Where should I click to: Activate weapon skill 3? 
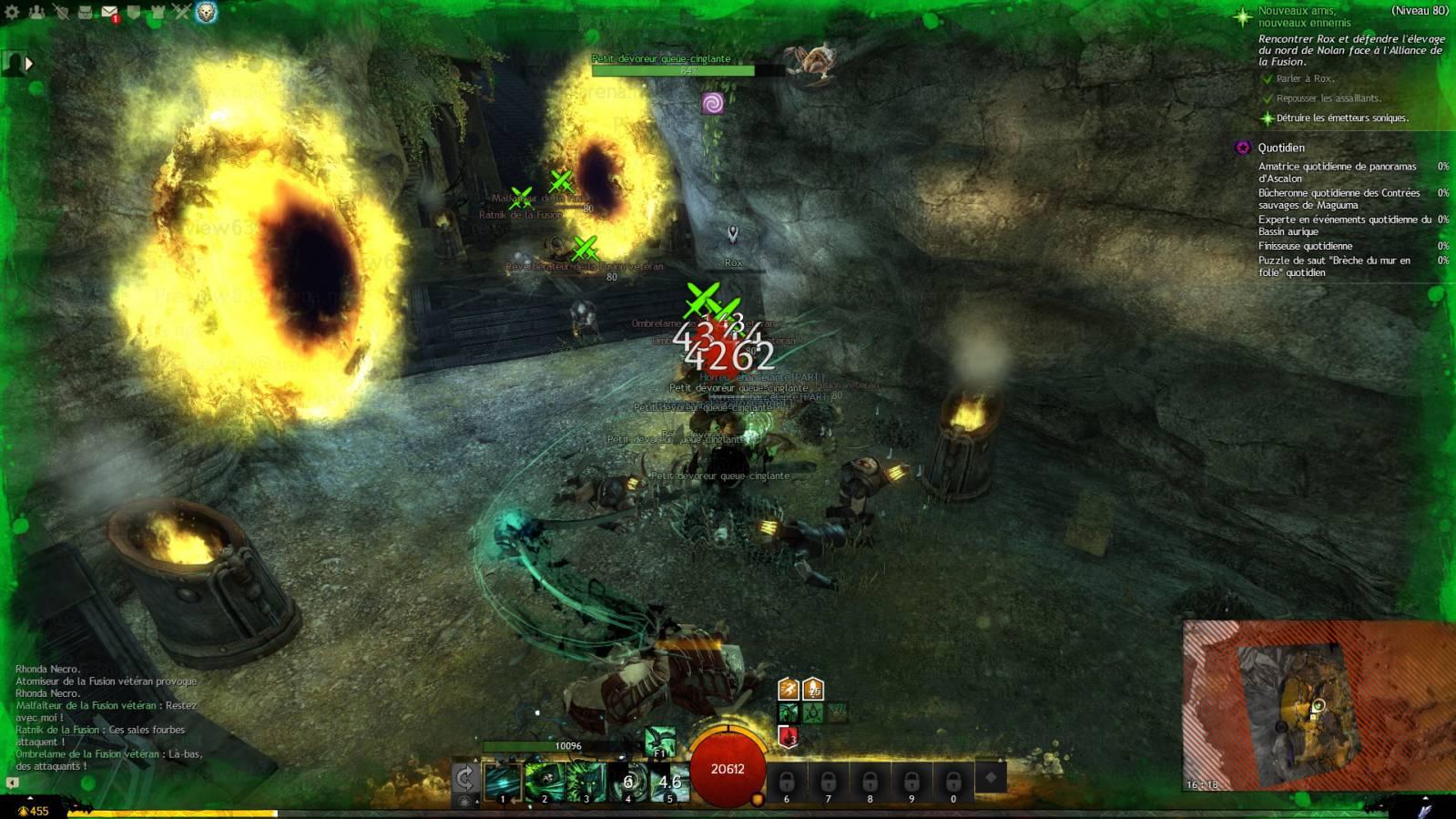coord(585,782)
